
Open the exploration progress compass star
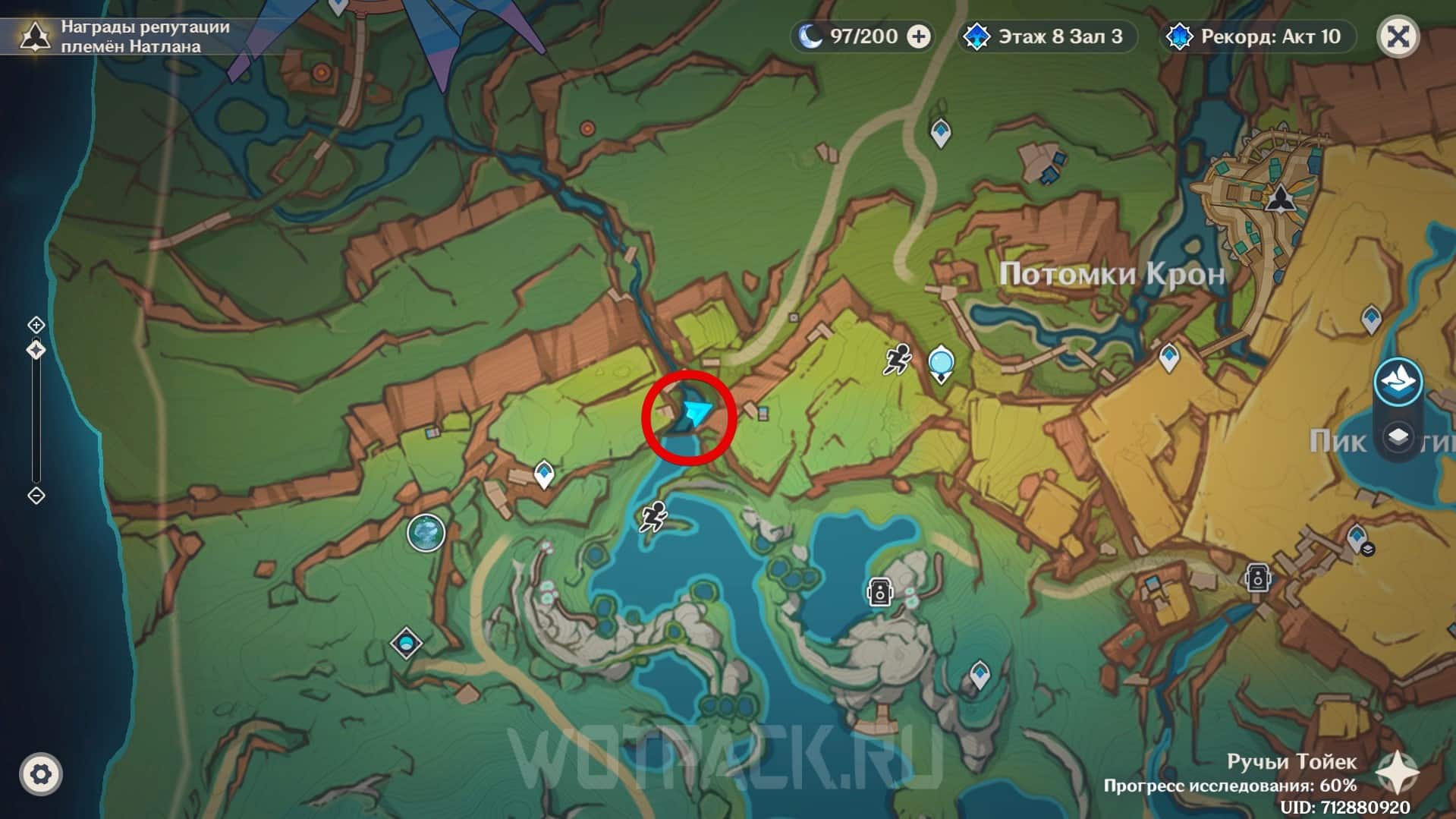(x=1398, y=773)
